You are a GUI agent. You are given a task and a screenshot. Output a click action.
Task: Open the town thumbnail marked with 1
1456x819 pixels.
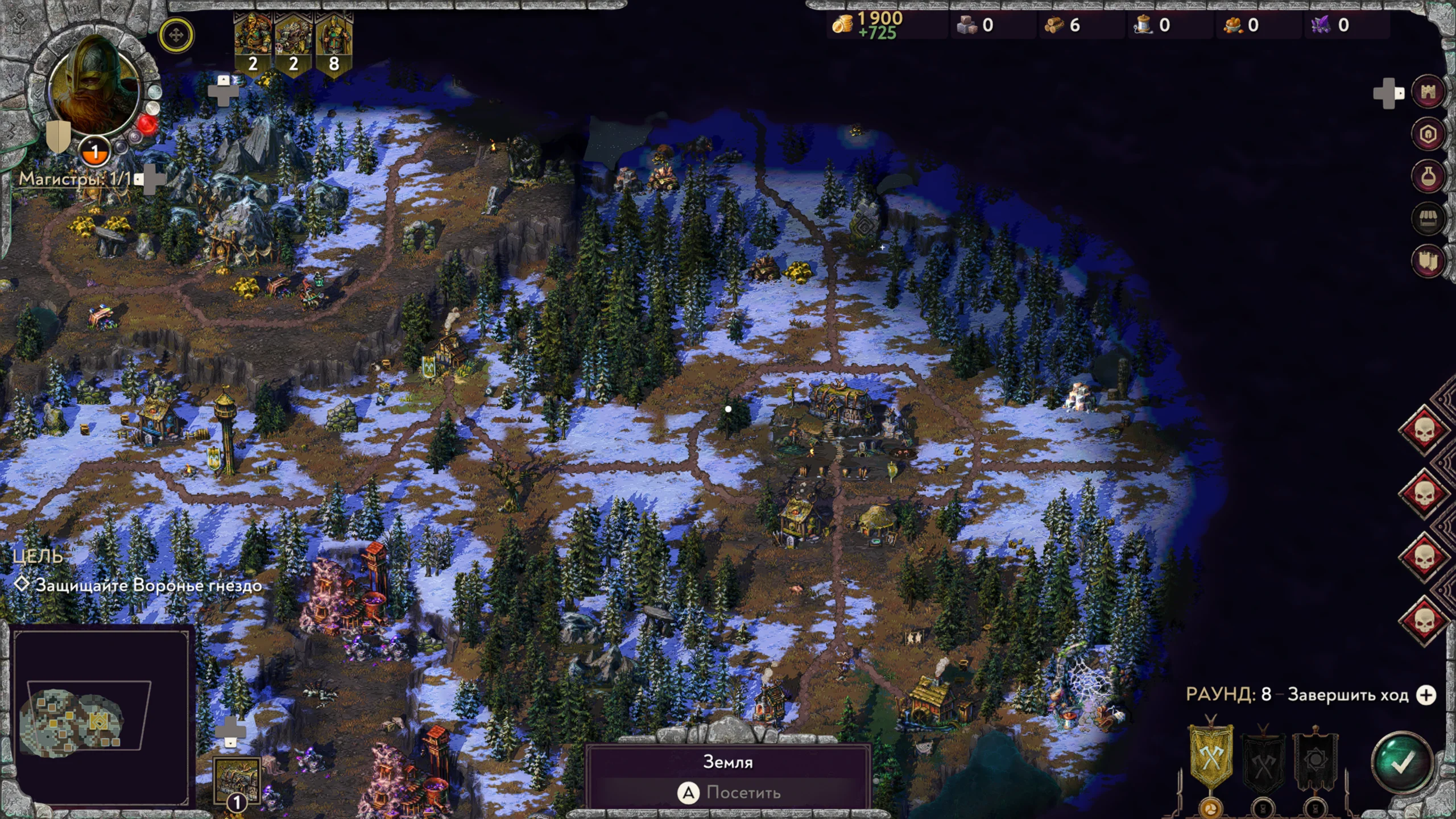237,780
